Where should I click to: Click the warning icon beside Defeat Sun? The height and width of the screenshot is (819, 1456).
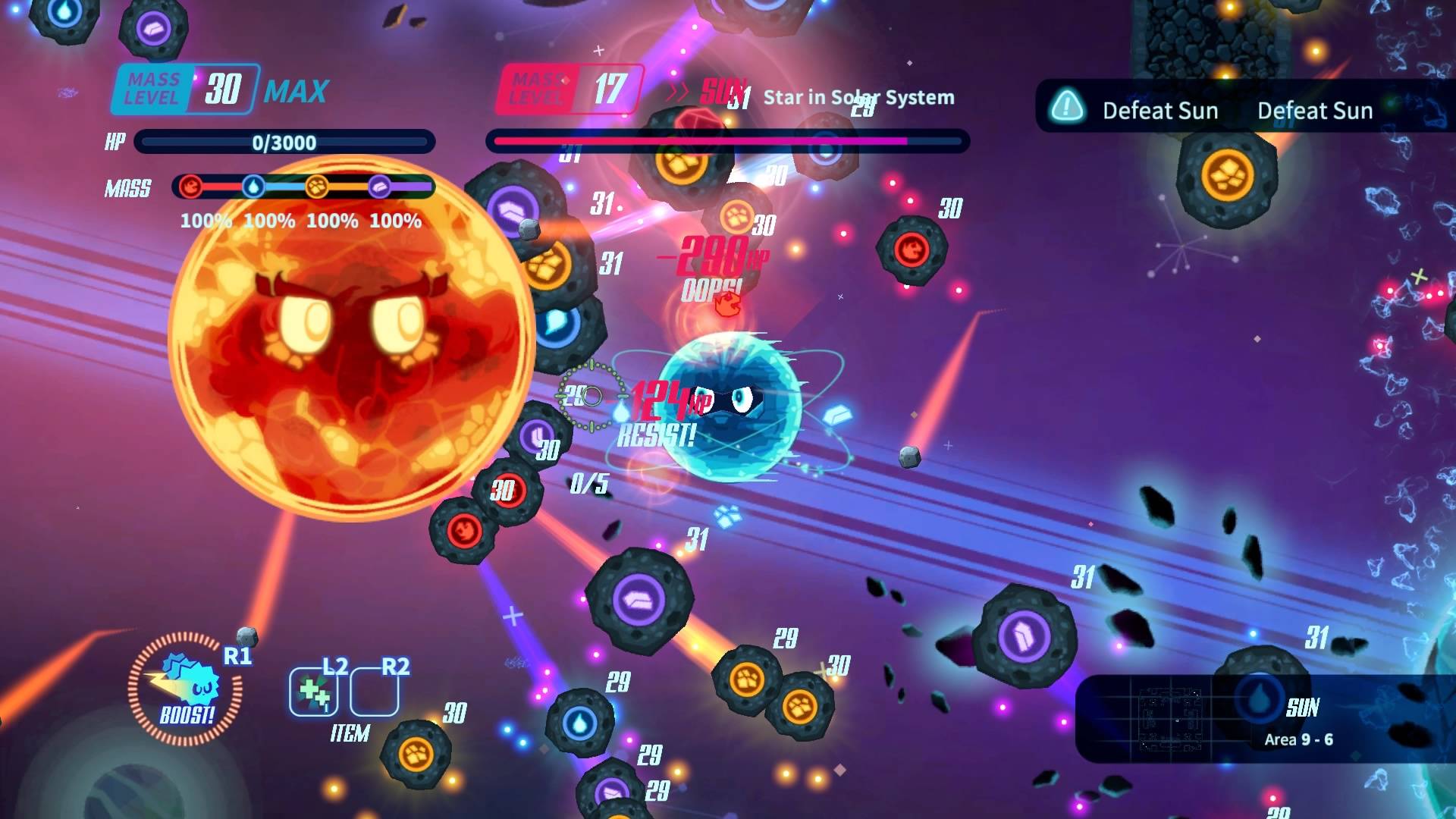pos(1069,109)
